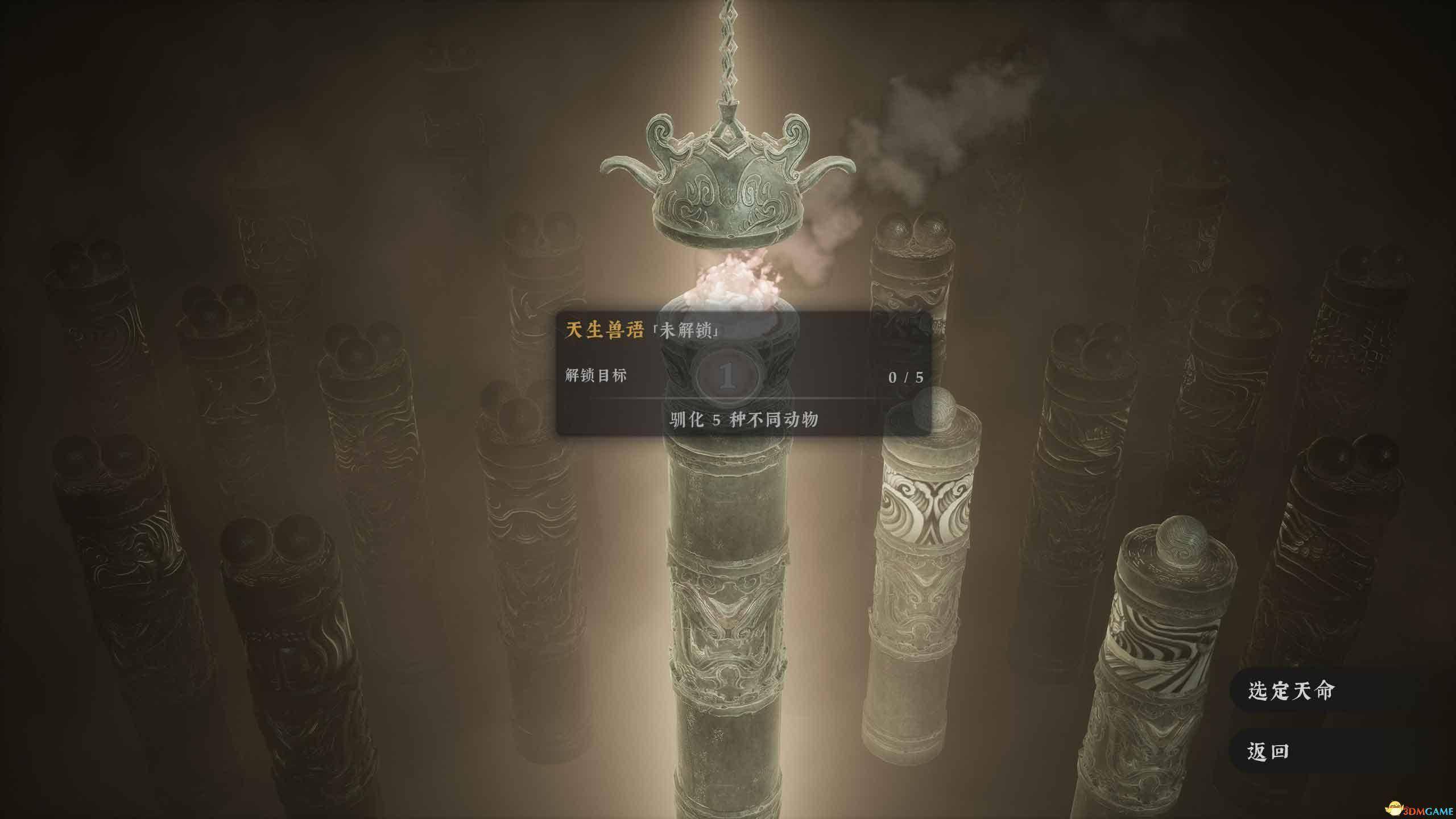The image size is (1456, 819).
Task: Go back using the 返回 button
Action: coord(1268,752)
